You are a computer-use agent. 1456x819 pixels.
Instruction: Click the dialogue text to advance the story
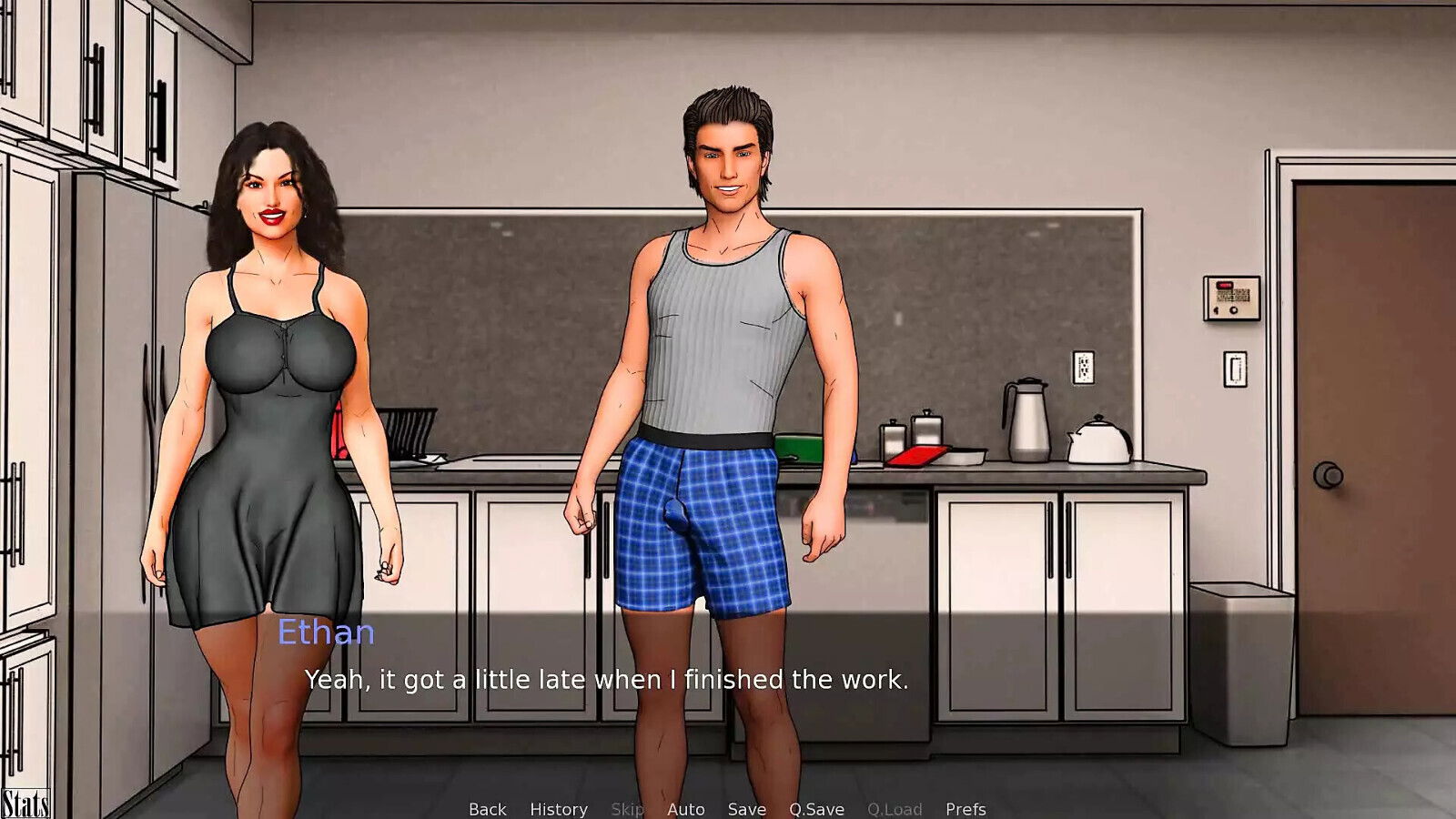(x=608, y=678)
